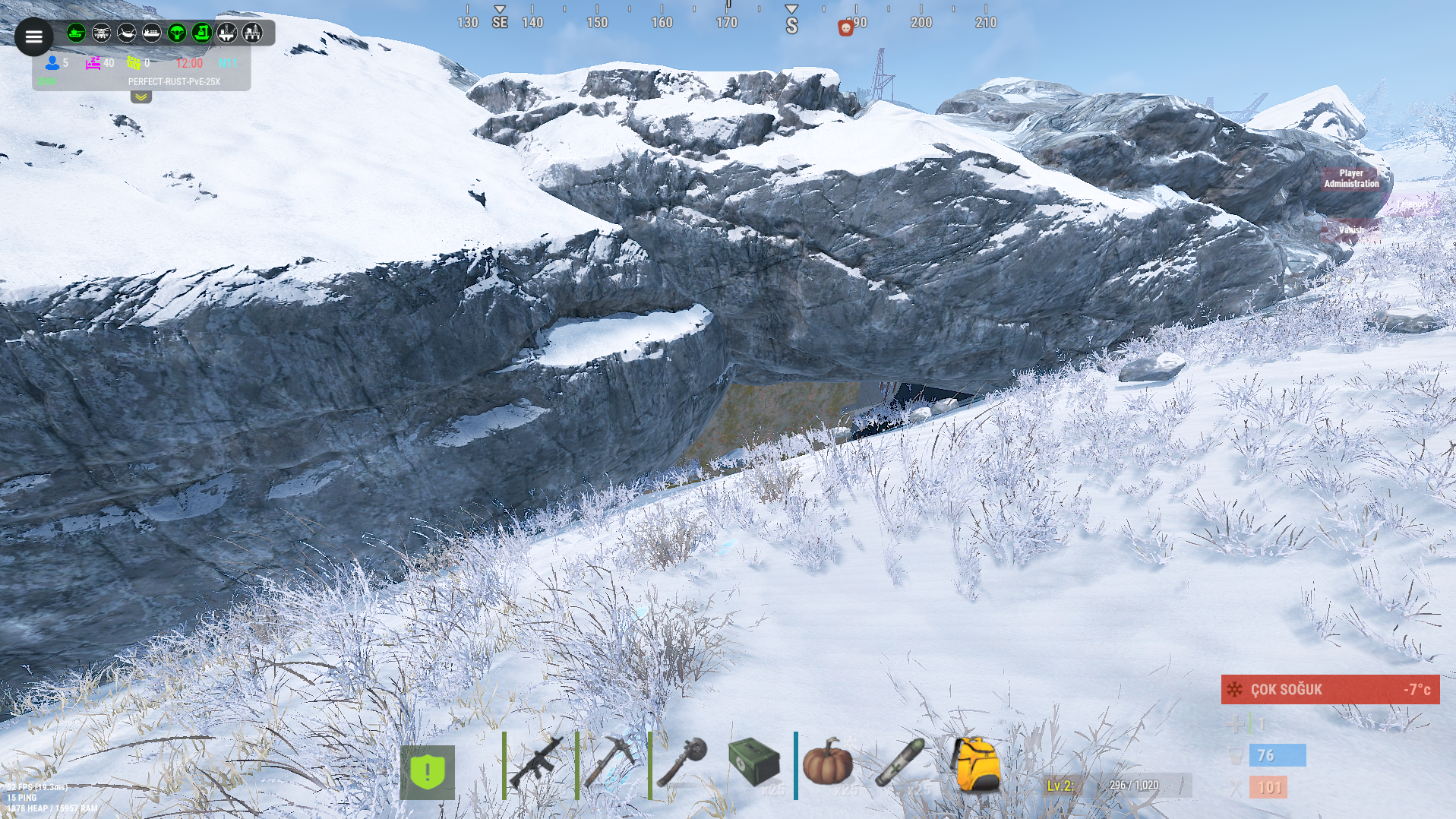Click the green airdrop parachute icon
Viewport: 1456px width, 819px height.
[x=177, y=33]
